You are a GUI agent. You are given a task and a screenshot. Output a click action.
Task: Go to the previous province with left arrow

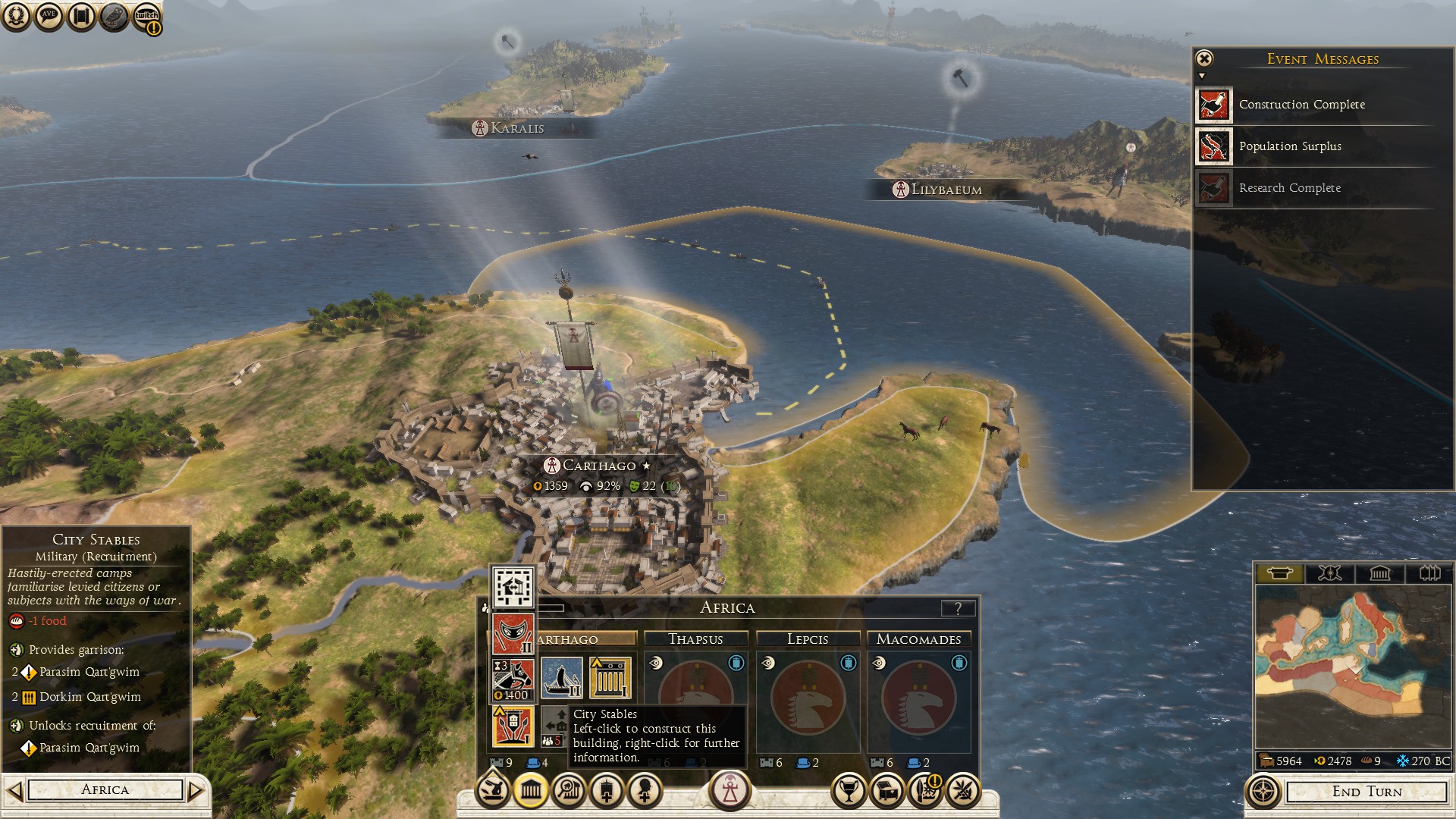coord(14,791)
